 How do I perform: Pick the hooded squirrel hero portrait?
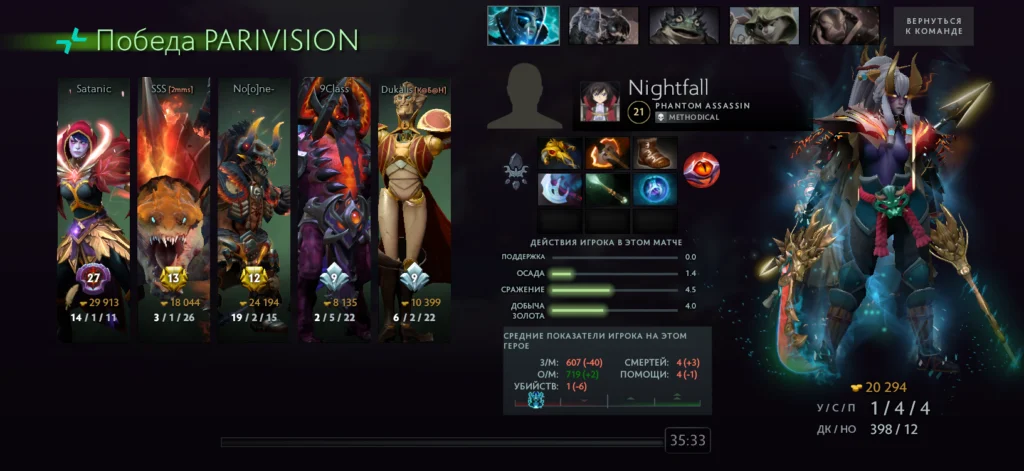click(x=763, y=26)
